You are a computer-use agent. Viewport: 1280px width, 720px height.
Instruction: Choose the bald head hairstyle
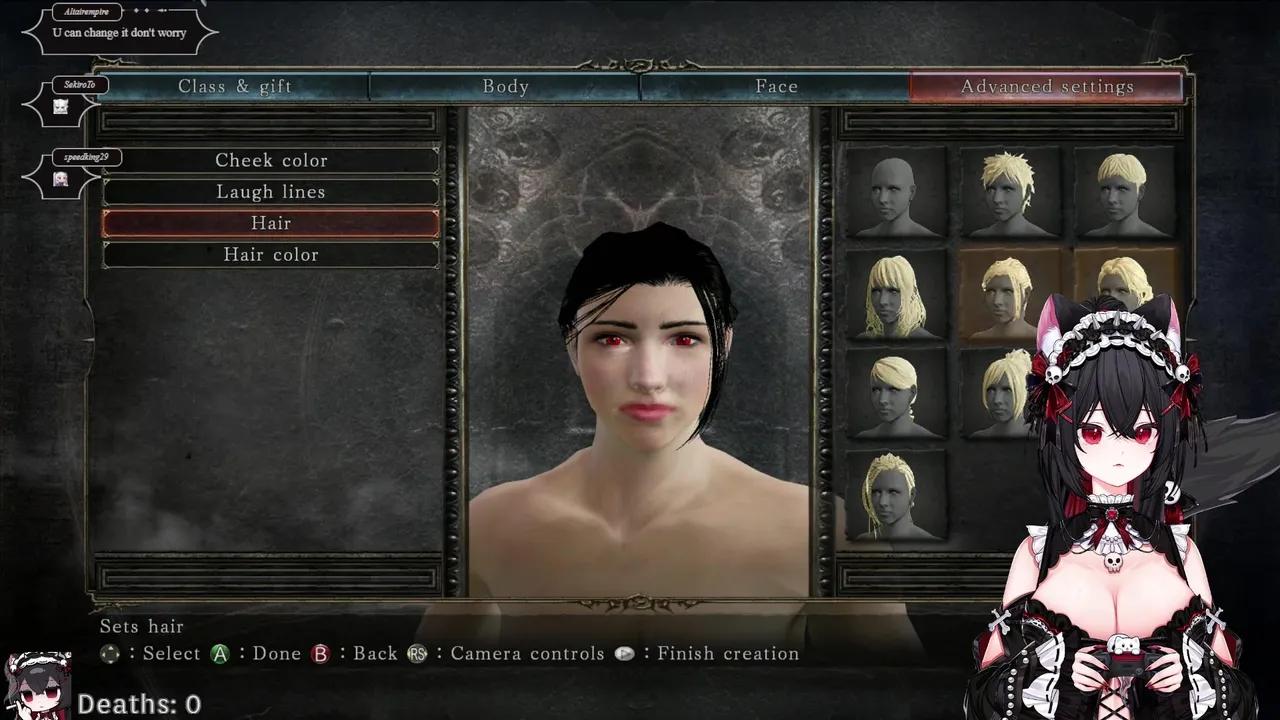[896, 193]
